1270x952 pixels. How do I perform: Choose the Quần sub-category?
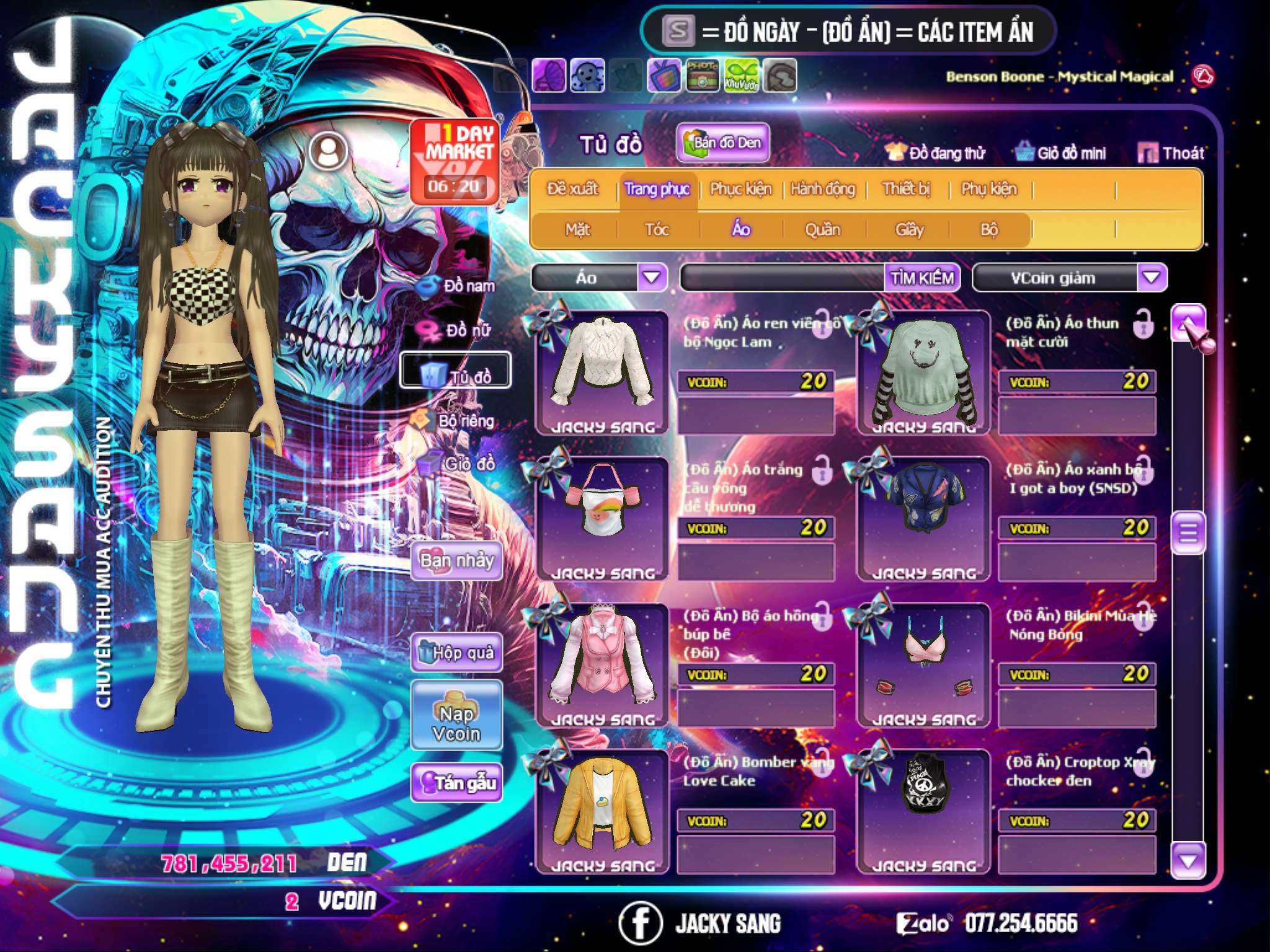point(822,230)
